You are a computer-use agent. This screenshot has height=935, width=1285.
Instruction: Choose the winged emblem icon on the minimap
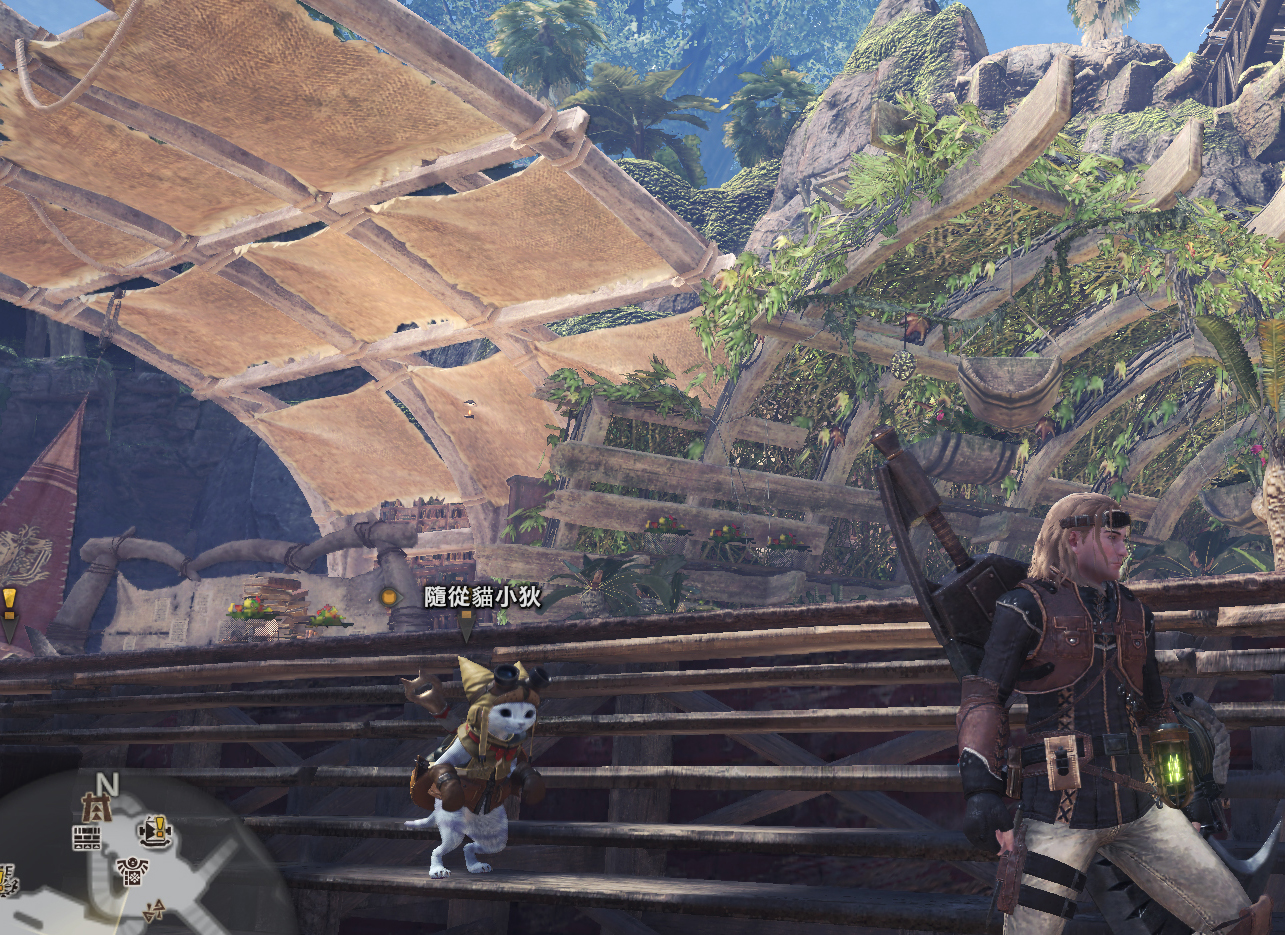(132, 871)
